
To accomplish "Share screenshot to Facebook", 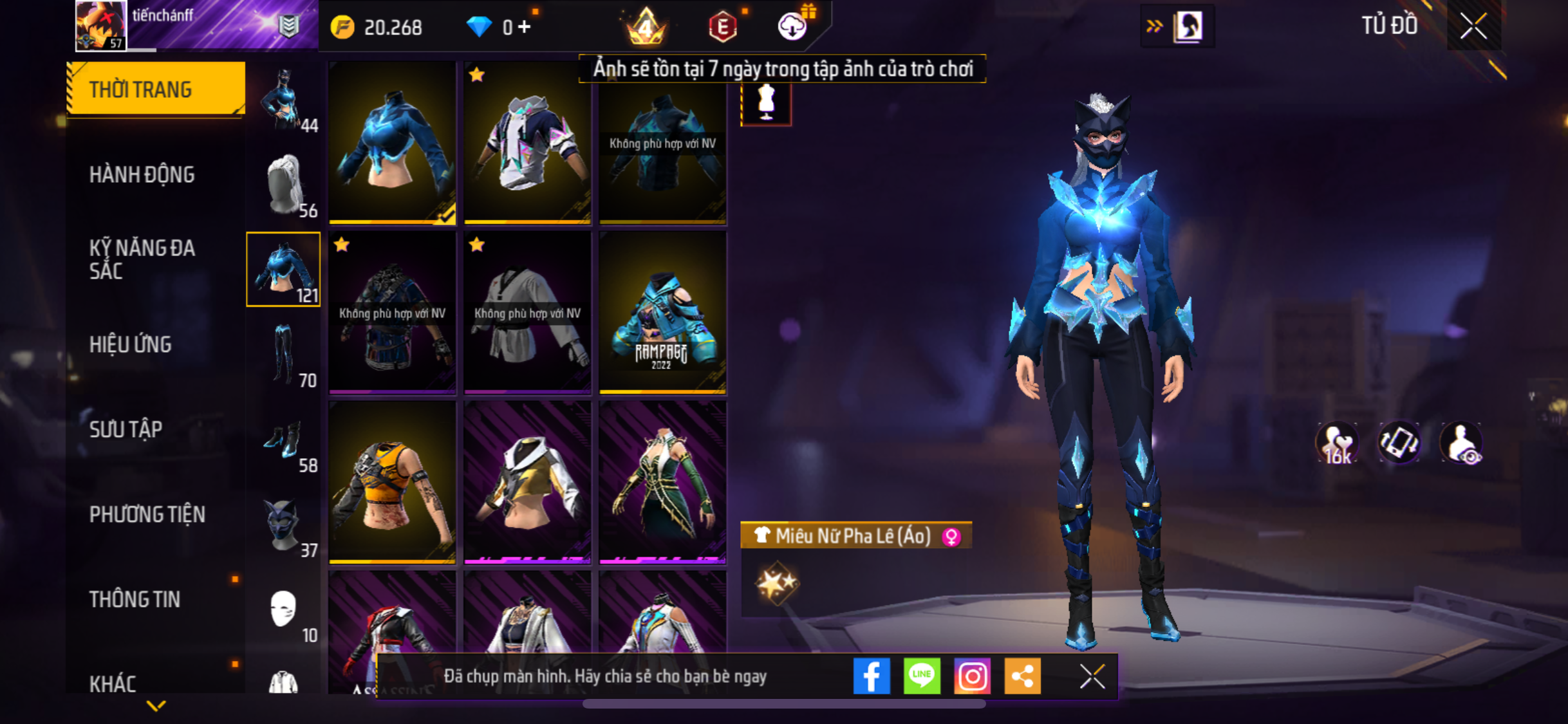I will pos(872,676).
